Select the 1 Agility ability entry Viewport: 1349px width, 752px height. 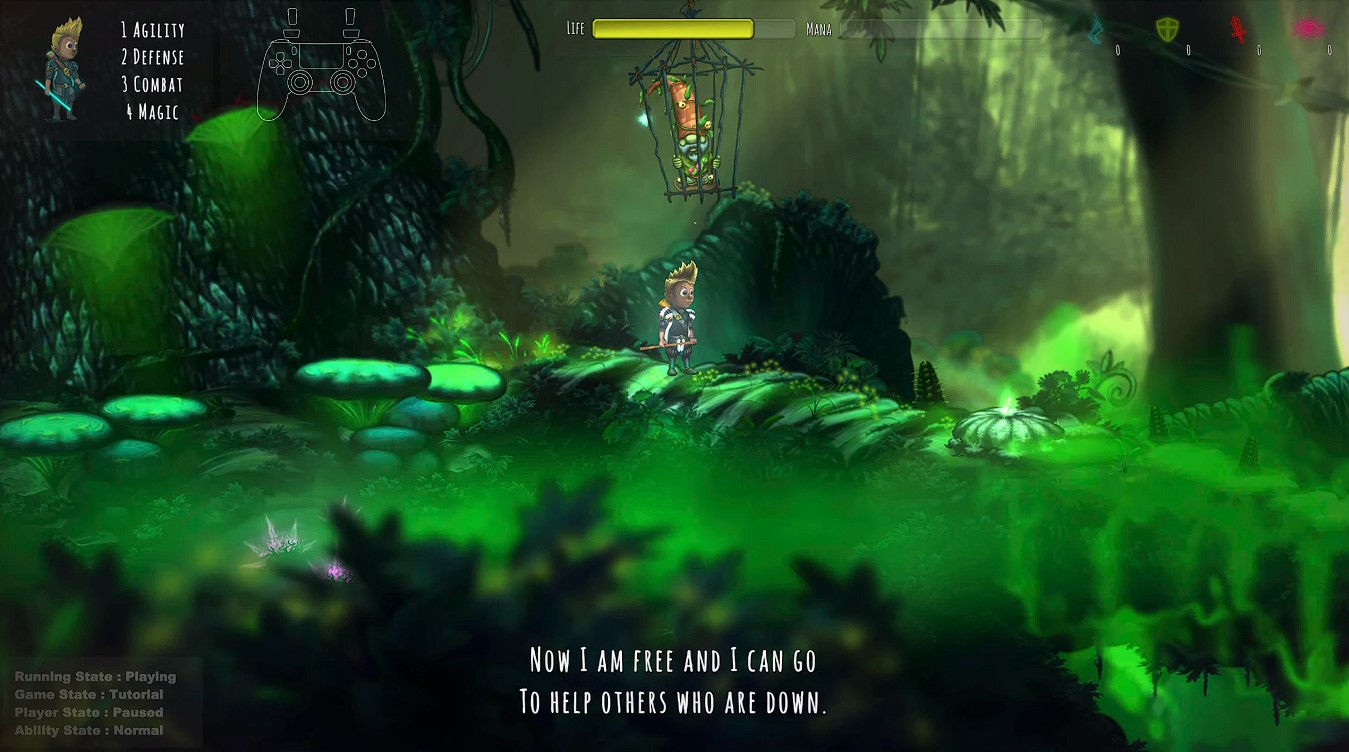coord(152,30)
